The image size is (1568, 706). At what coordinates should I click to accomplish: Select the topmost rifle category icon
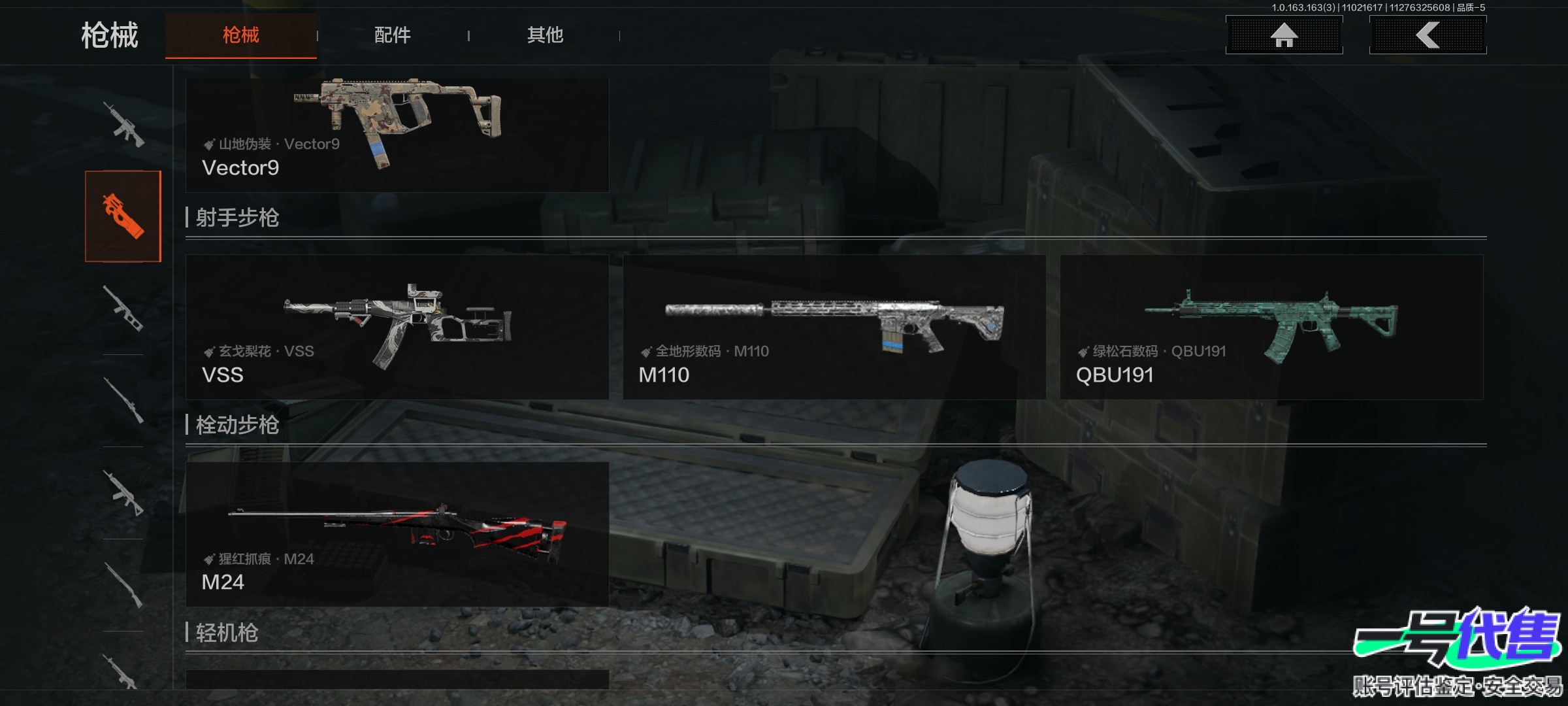coord(123,124)
